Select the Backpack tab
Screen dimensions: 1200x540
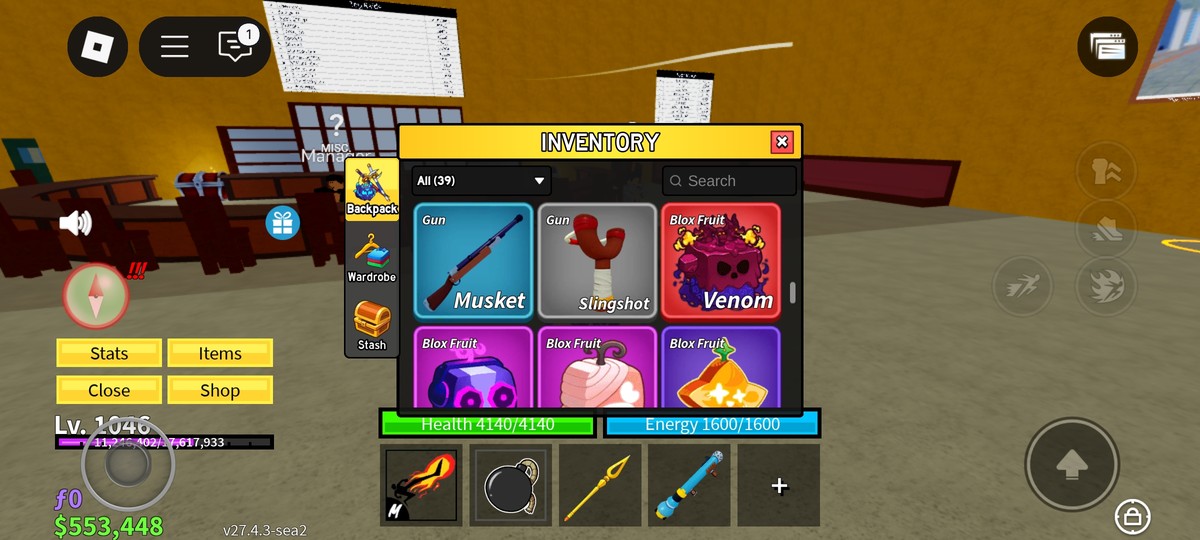[371, 189]
